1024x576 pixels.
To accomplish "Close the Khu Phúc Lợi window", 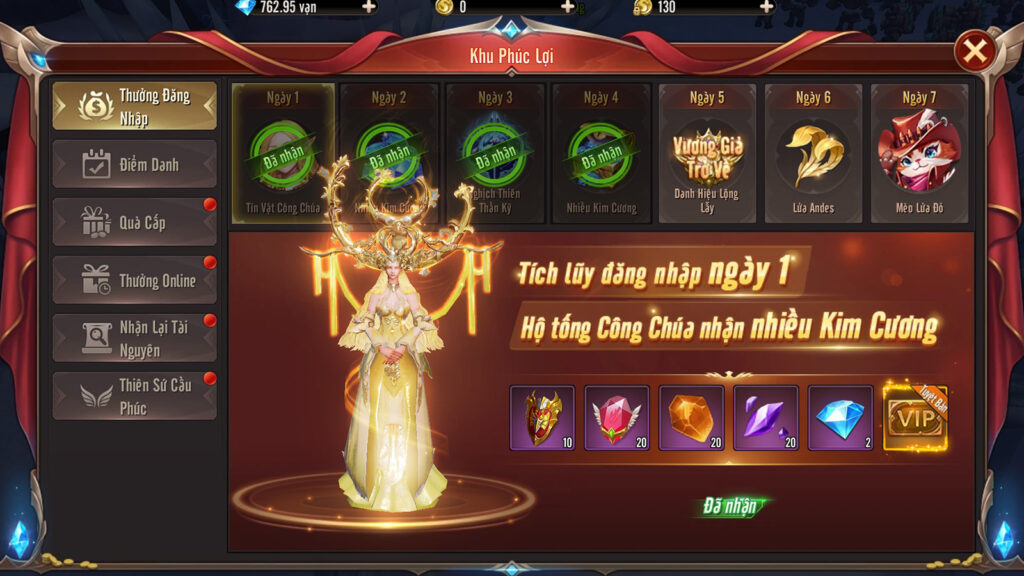I will pyautogui.click(x=975, y=51).
